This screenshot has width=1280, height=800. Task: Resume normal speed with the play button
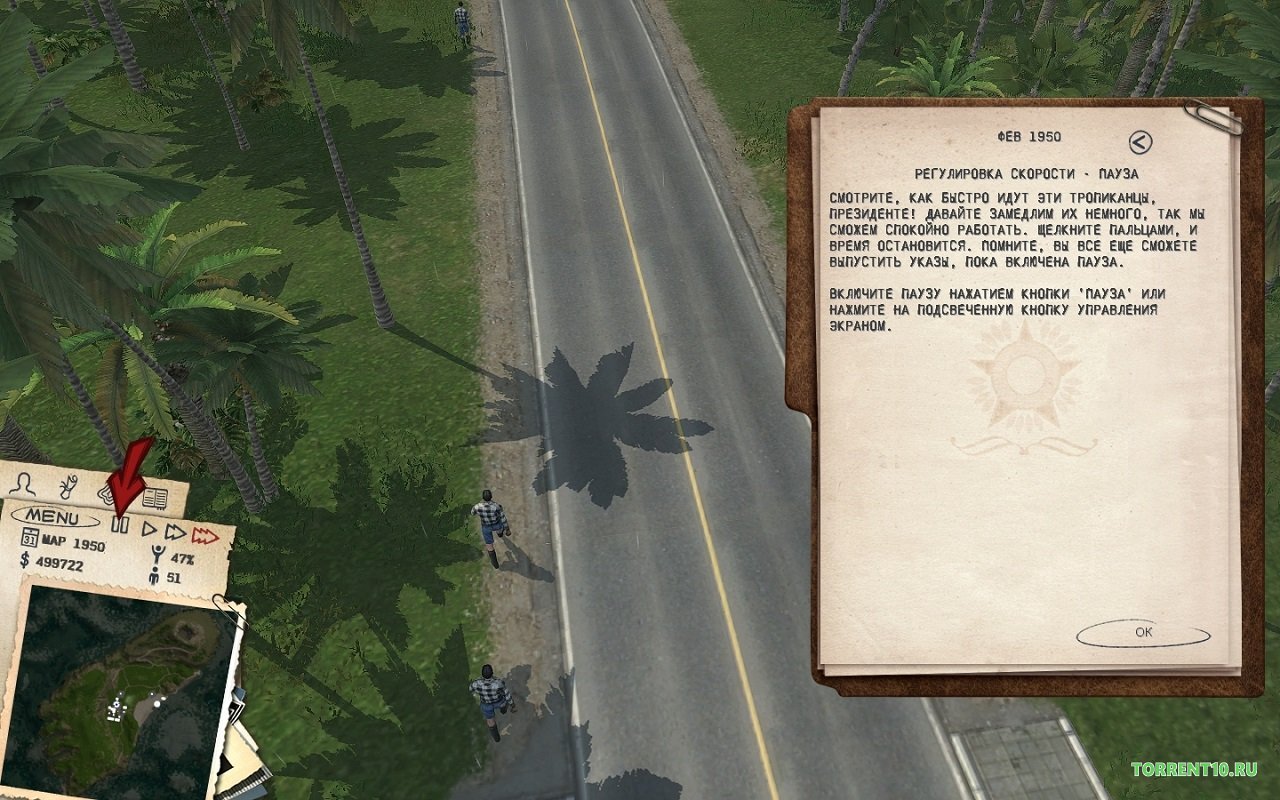pos(147,529)
